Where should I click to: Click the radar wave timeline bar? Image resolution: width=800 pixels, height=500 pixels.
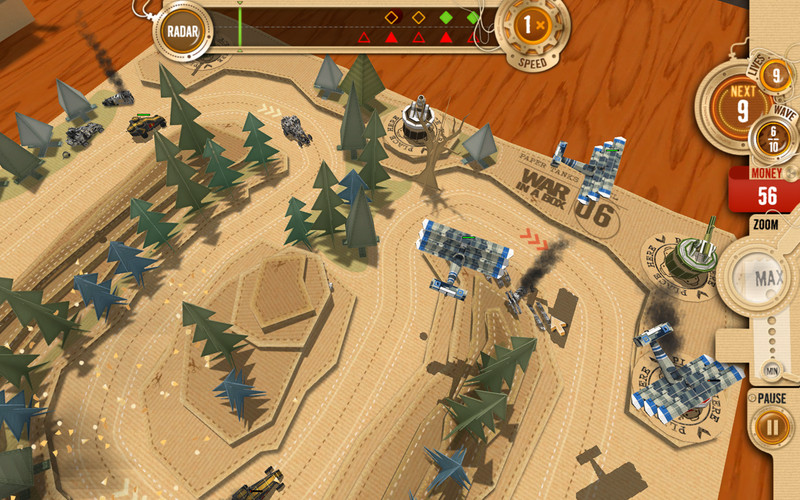click(x=350, y=28)
